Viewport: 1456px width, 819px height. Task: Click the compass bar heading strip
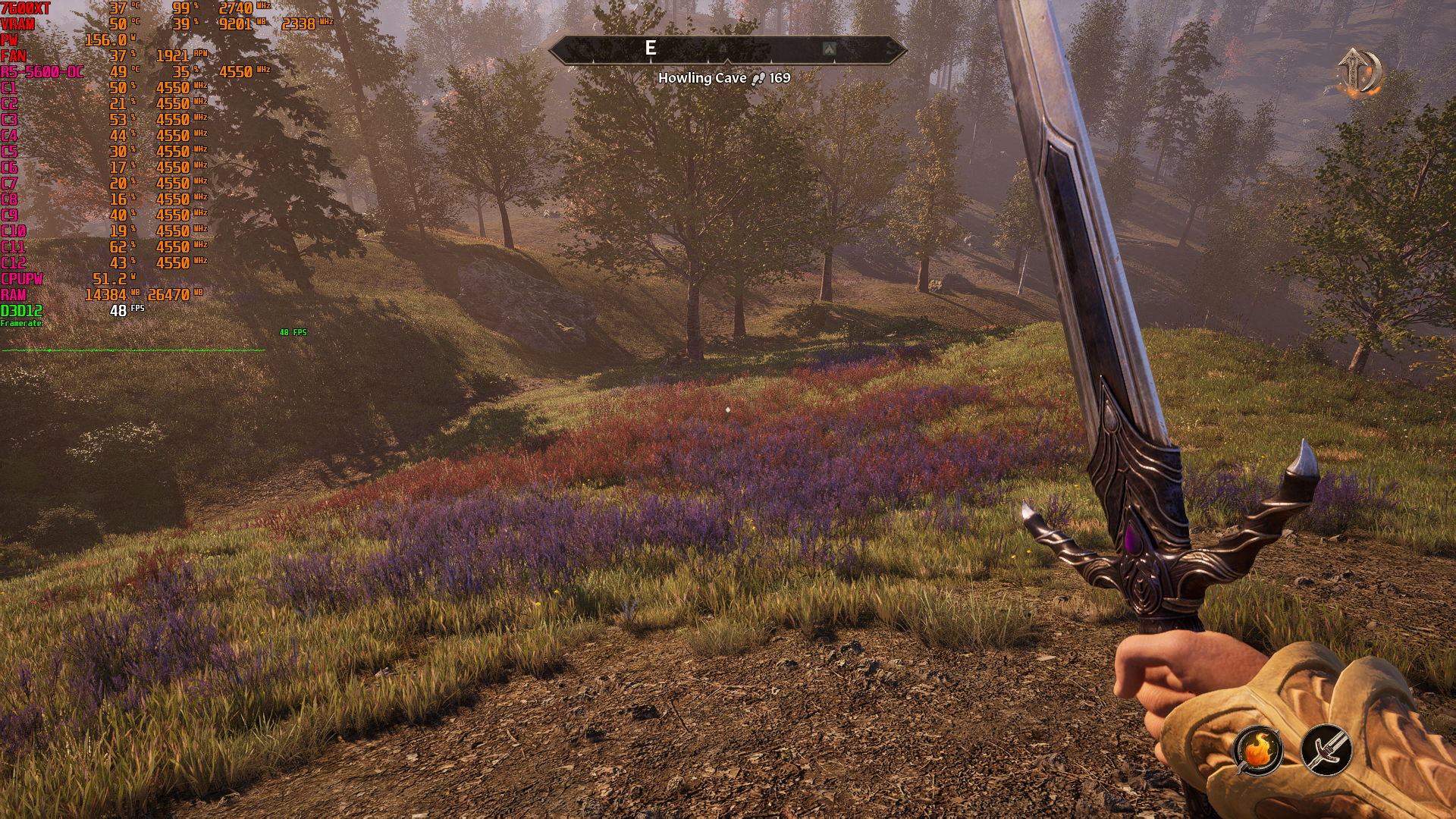[x=726, y=50]
